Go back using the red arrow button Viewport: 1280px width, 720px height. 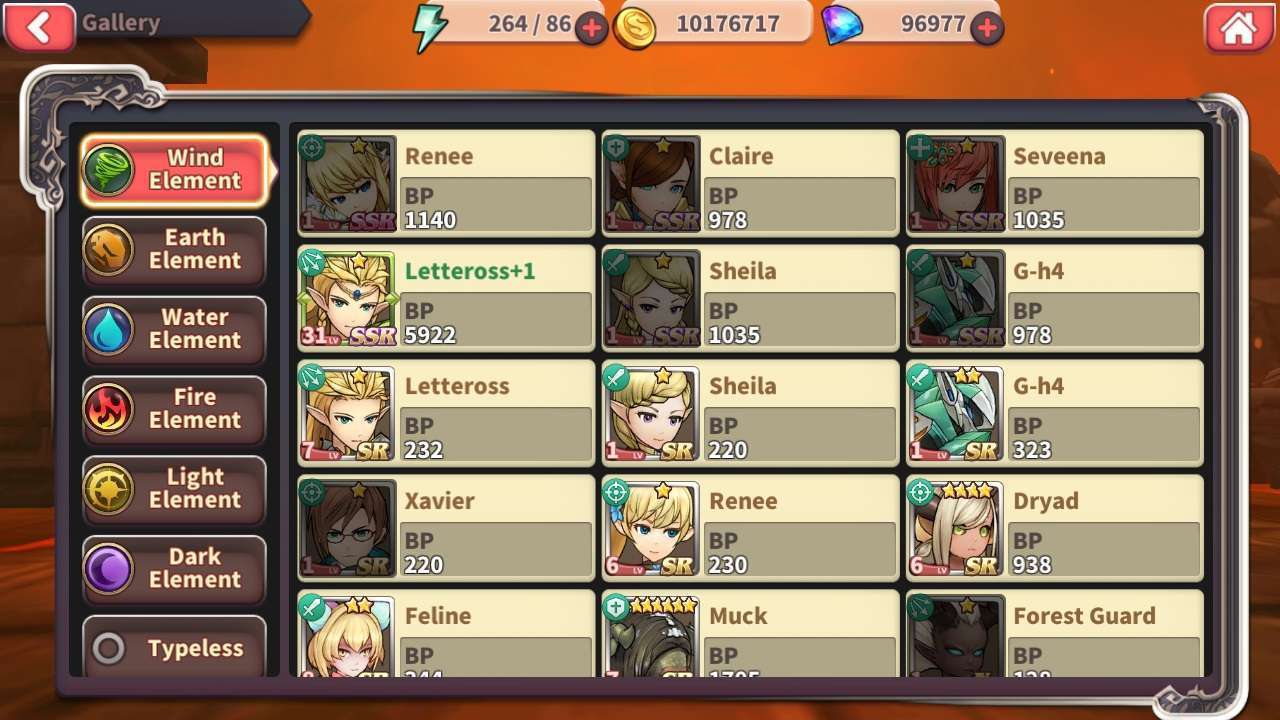pyautogui.click(x=39, y=27)
